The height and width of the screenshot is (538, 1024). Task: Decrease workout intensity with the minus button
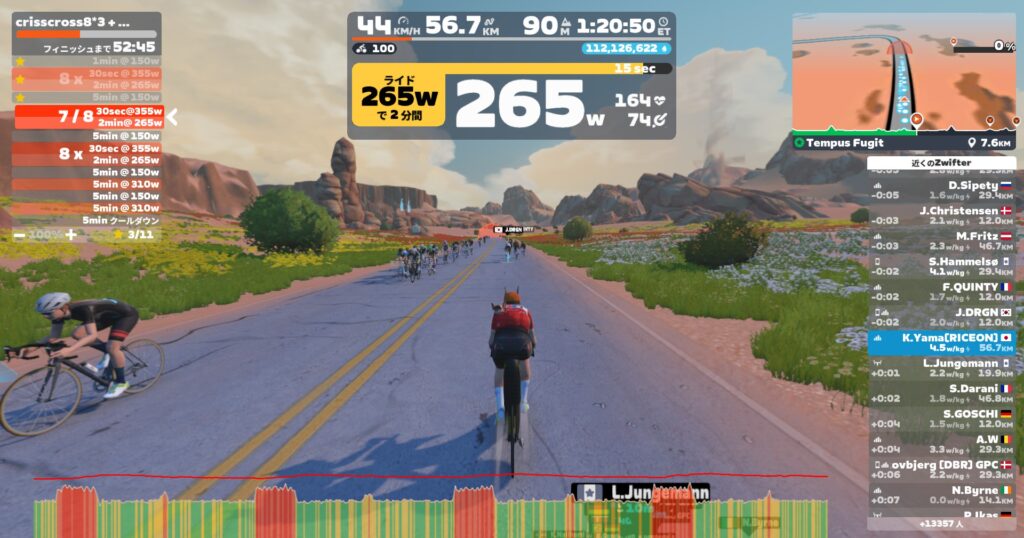tap(20, 234)
